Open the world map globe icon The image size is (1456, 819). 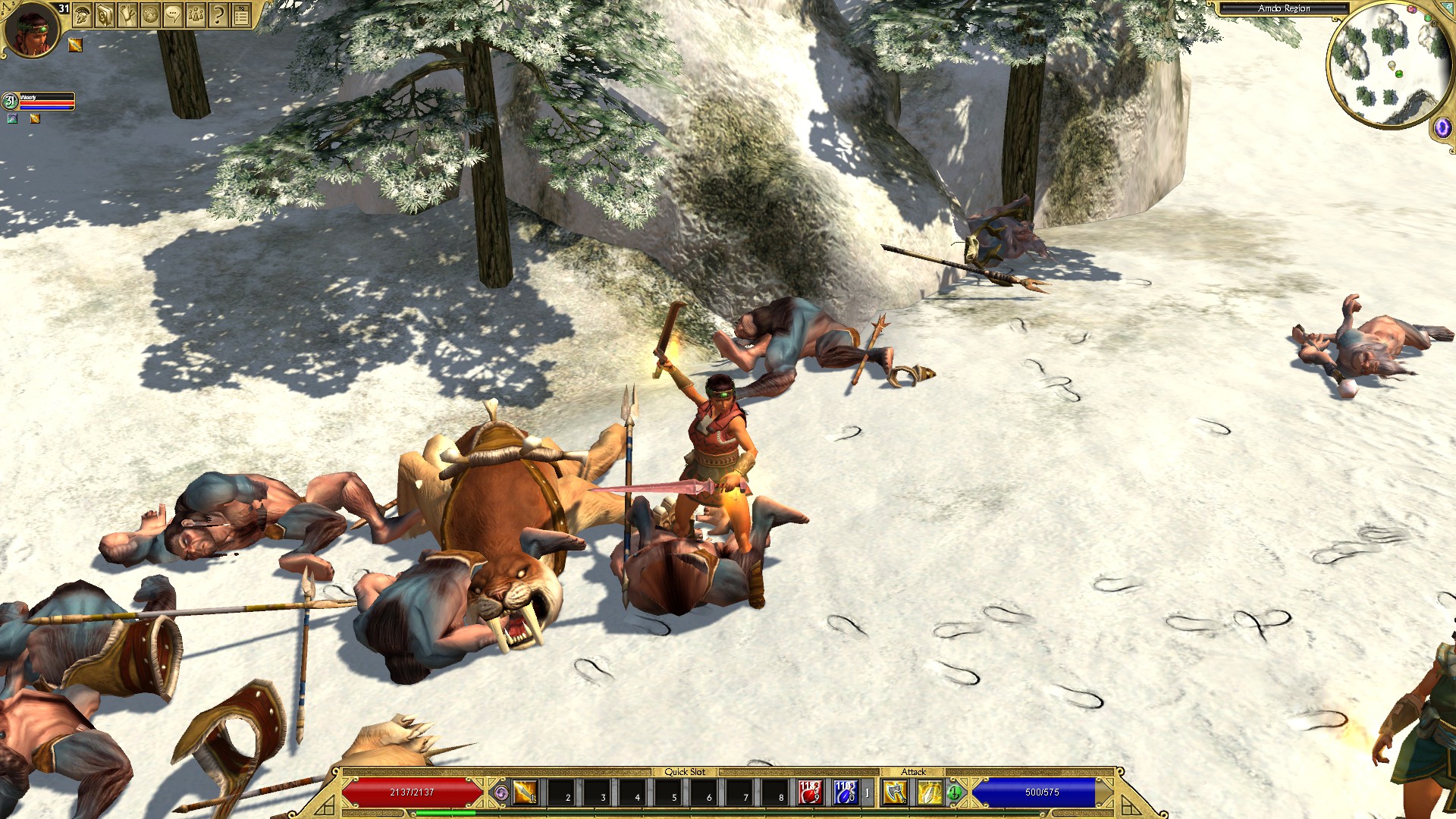pyautogui.click(x=149, y=14)
